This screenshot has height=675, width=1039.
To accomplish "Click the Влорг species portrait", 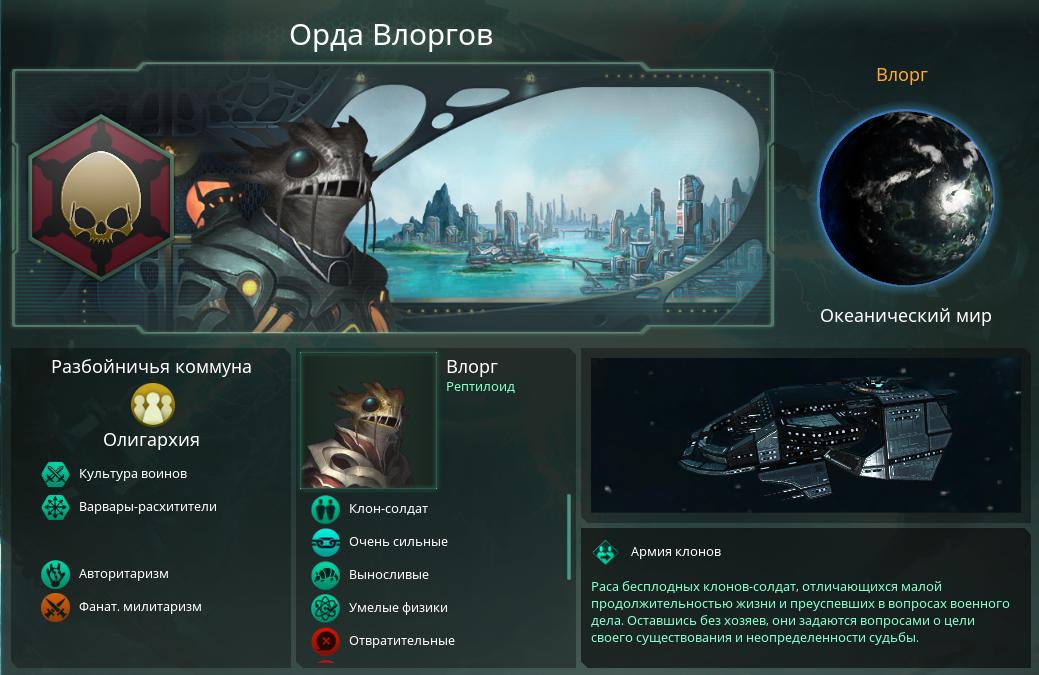I will tap(369, 421).
